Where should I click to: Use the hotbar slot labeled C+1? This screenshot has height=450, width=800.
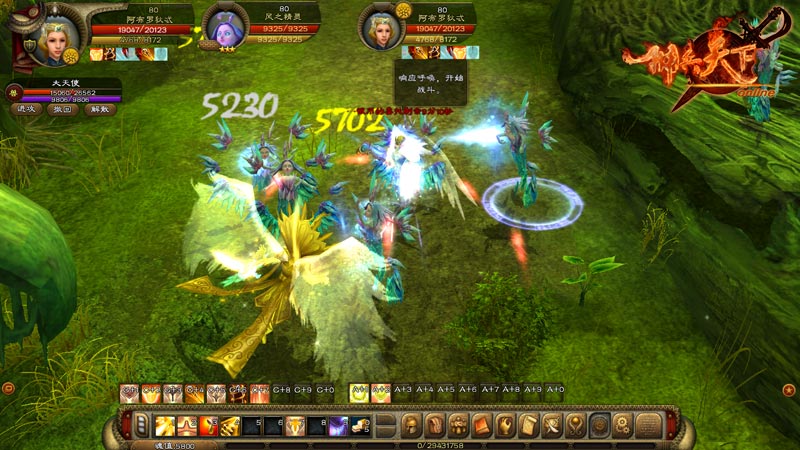128,393
